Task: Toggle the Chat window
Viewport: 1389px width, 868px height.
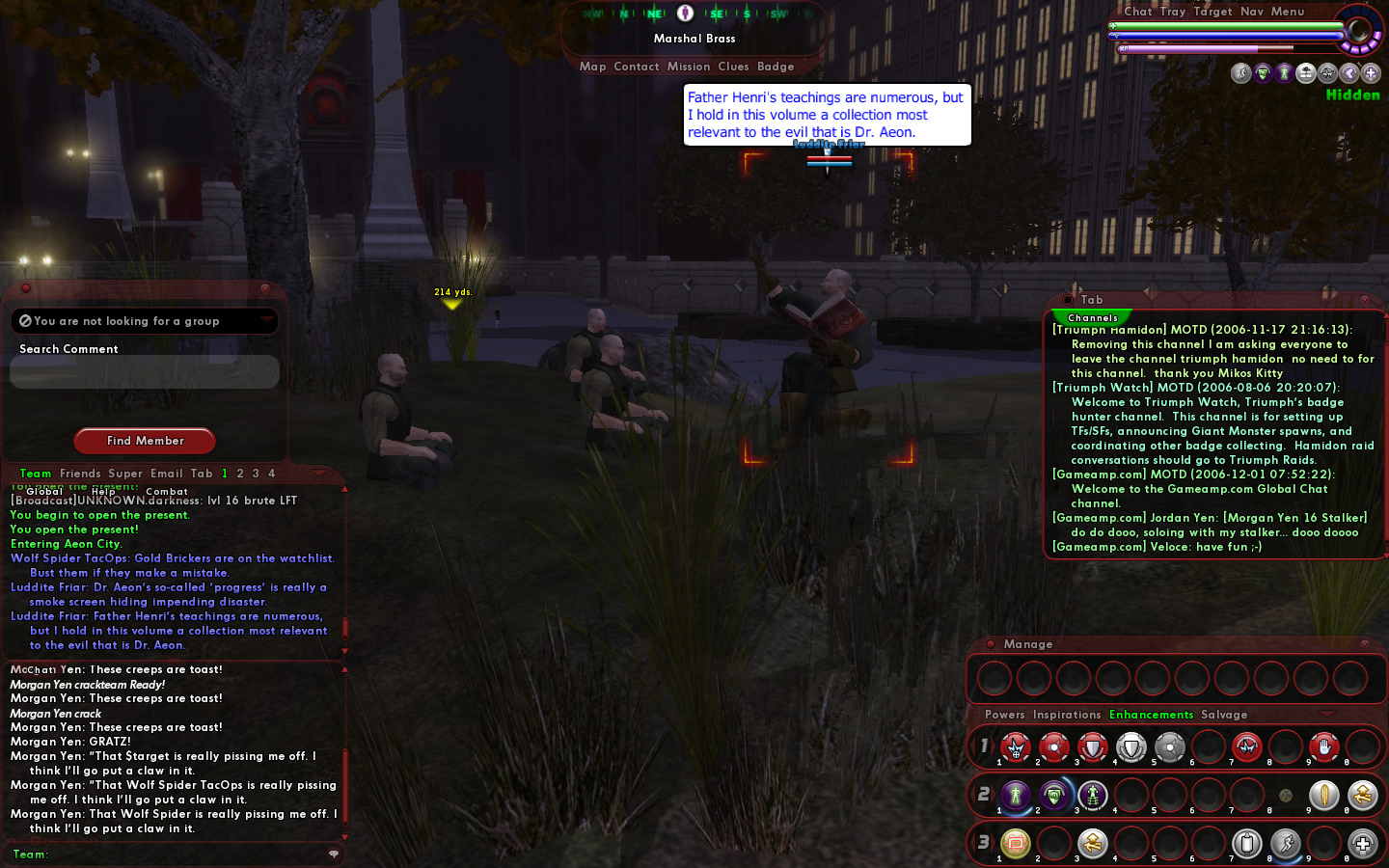Action: 1138,12
